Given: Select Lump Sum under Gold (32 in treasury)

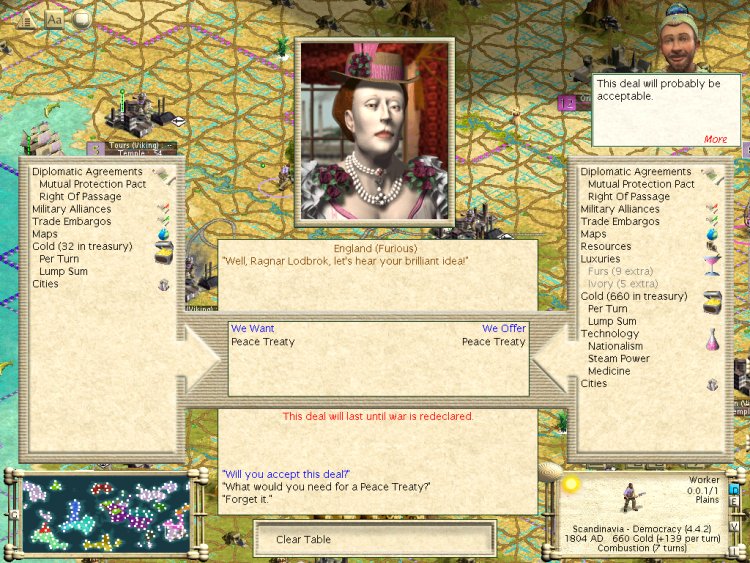Looking at the screenshot, I should pyautogui.click(x=63, y=271).
